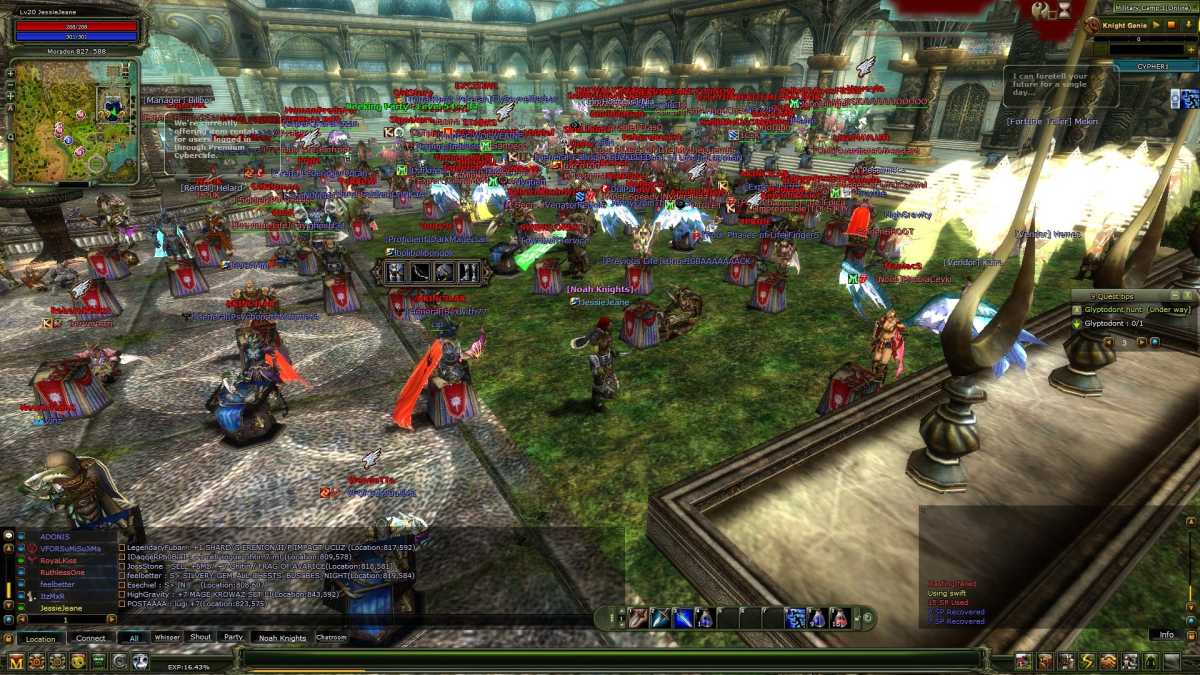Use the red potion in the hotbar
1200x675 pixels.
click(840, 618)
